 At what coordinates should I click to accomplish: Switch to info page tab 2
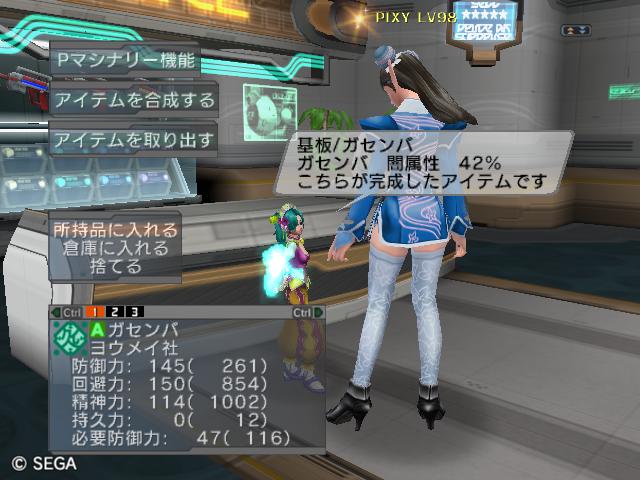click(115, 313)
